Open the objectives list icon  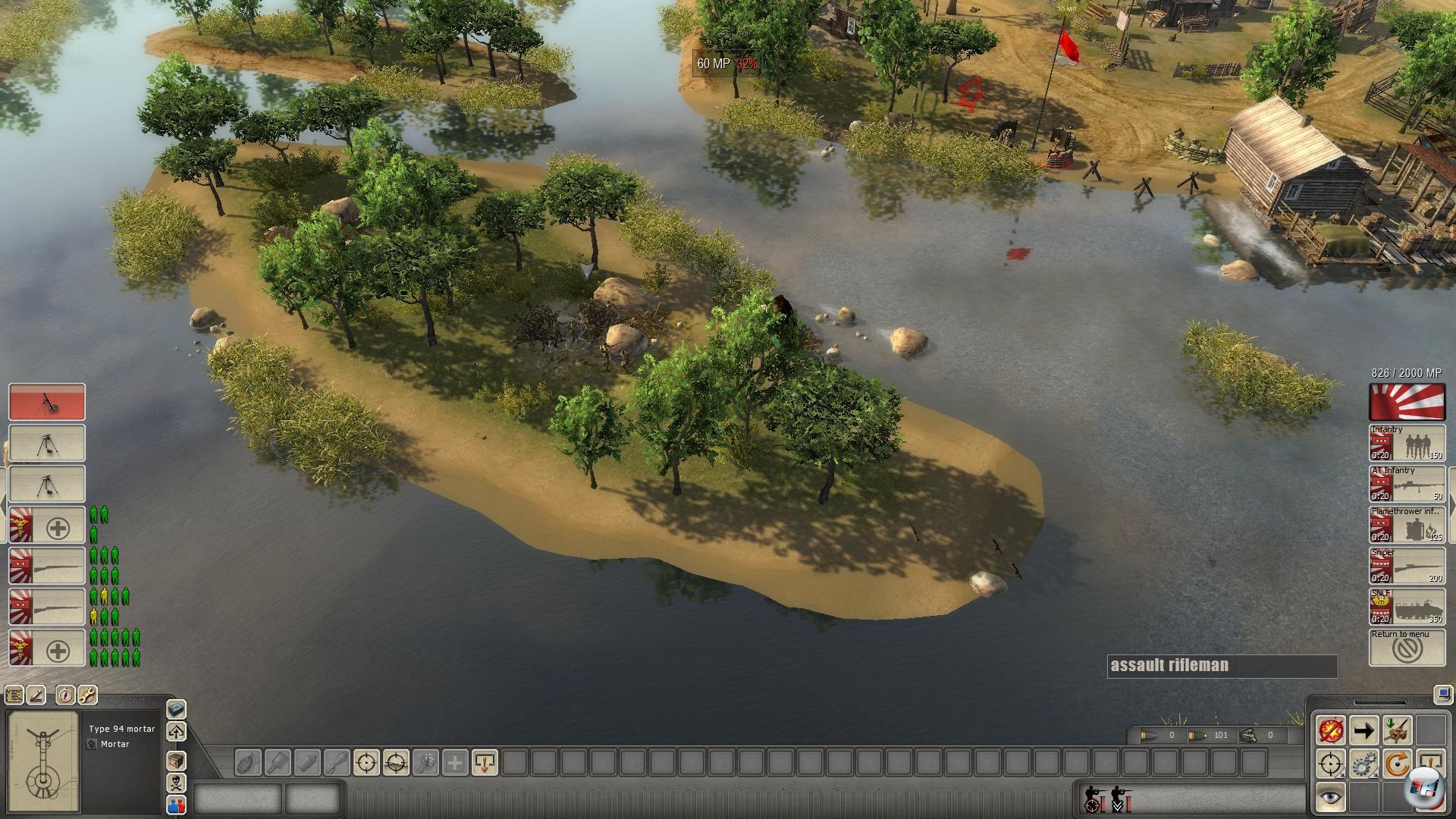(14, 695)
